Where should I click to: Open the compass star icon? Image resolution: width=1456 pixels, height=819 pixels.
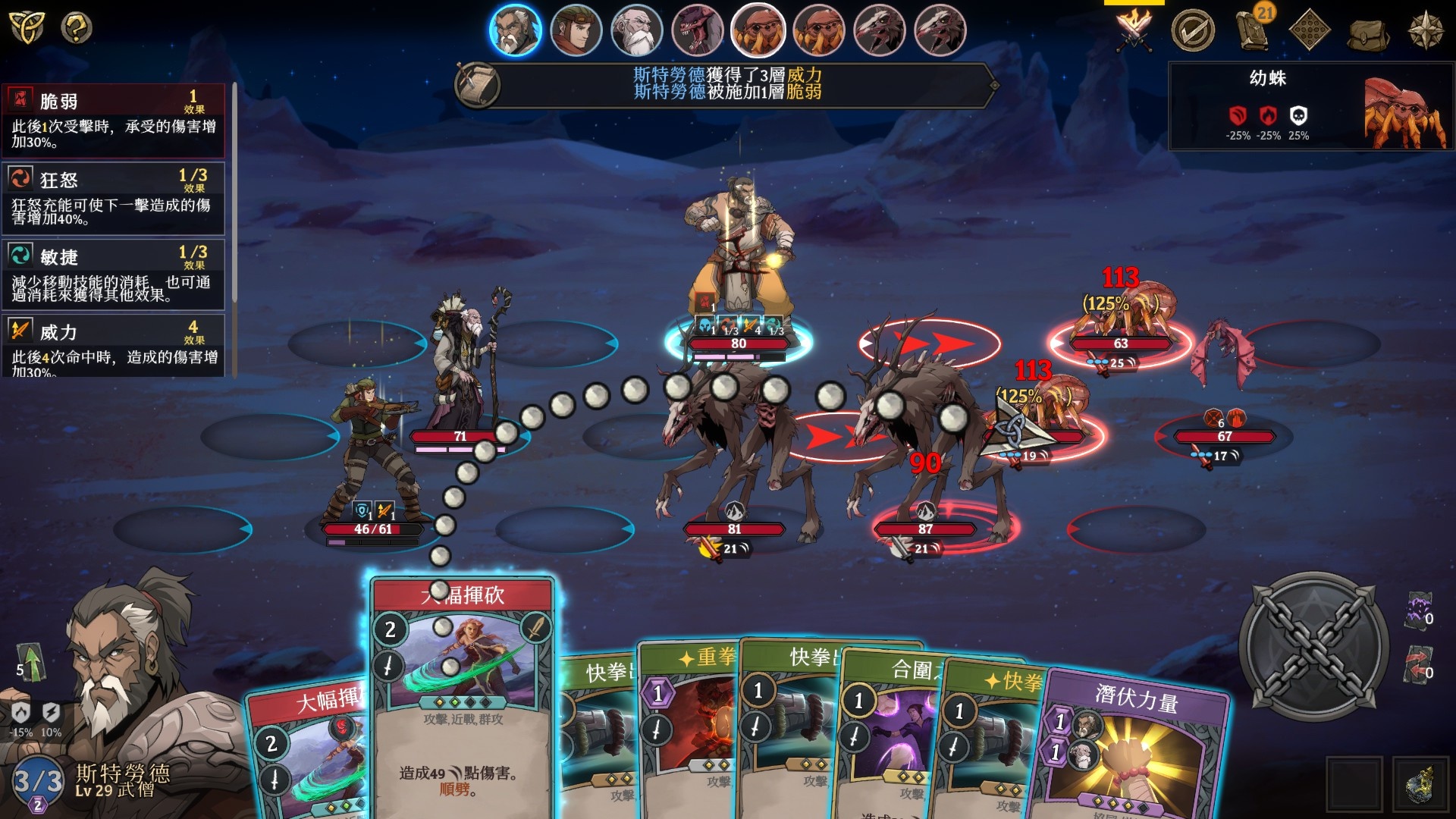pyautogui.click(x=1425, y=30)
